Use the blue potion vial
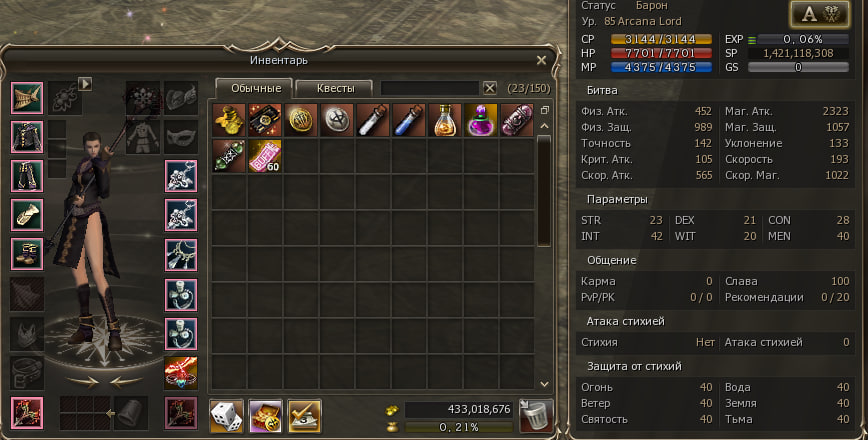The image size is (868, 440). pos(409,120)
